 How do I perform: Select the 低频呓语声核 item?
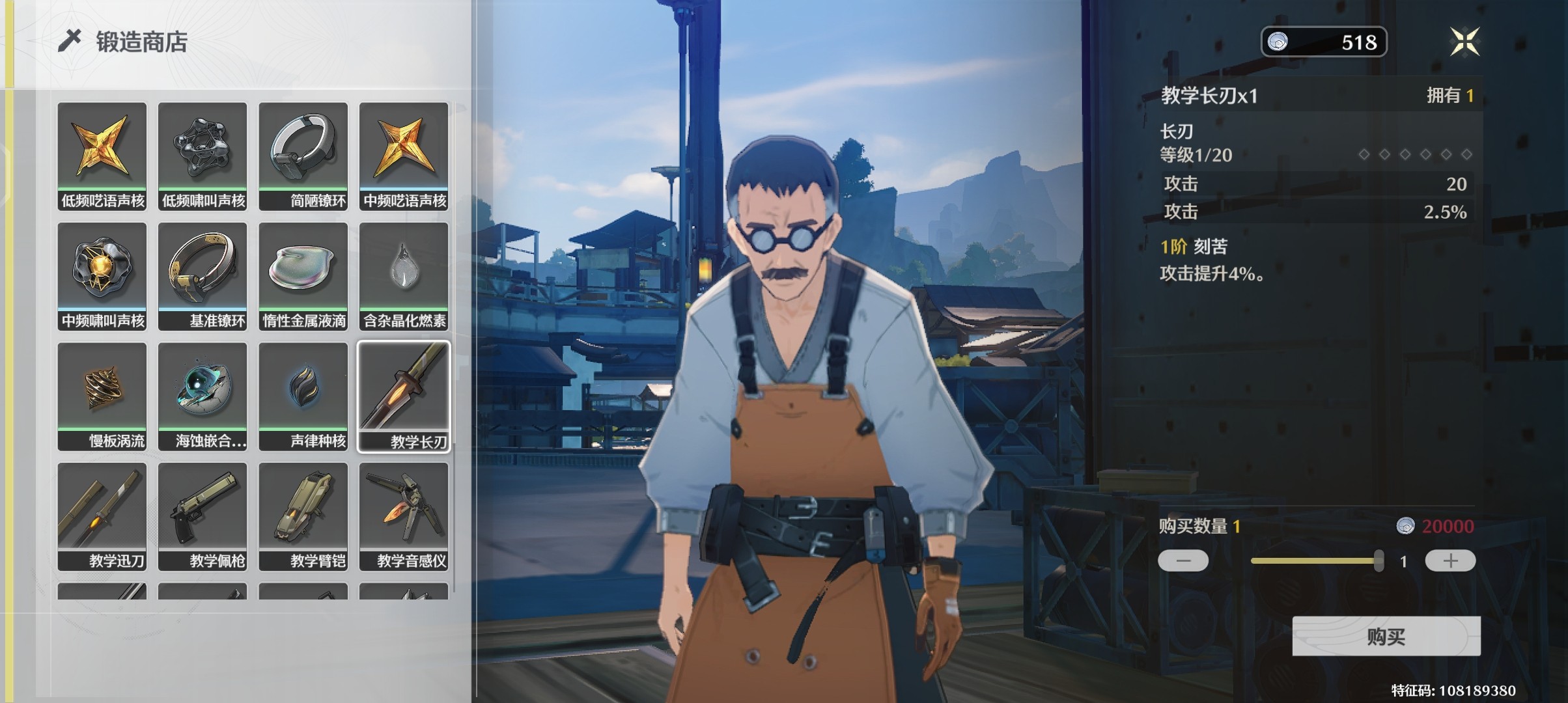pos(102,156)
